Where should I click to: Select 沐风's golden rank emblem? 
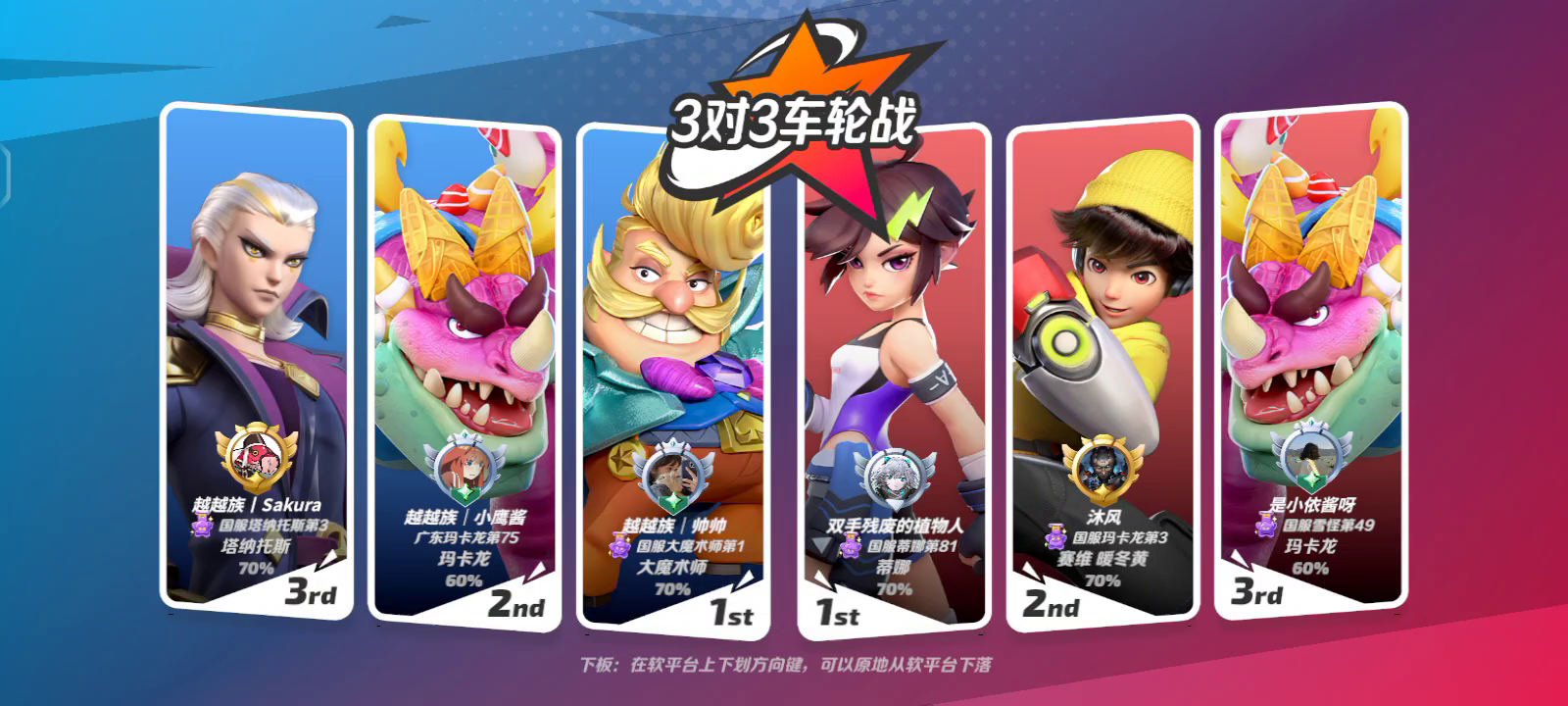click(1104, 468)
